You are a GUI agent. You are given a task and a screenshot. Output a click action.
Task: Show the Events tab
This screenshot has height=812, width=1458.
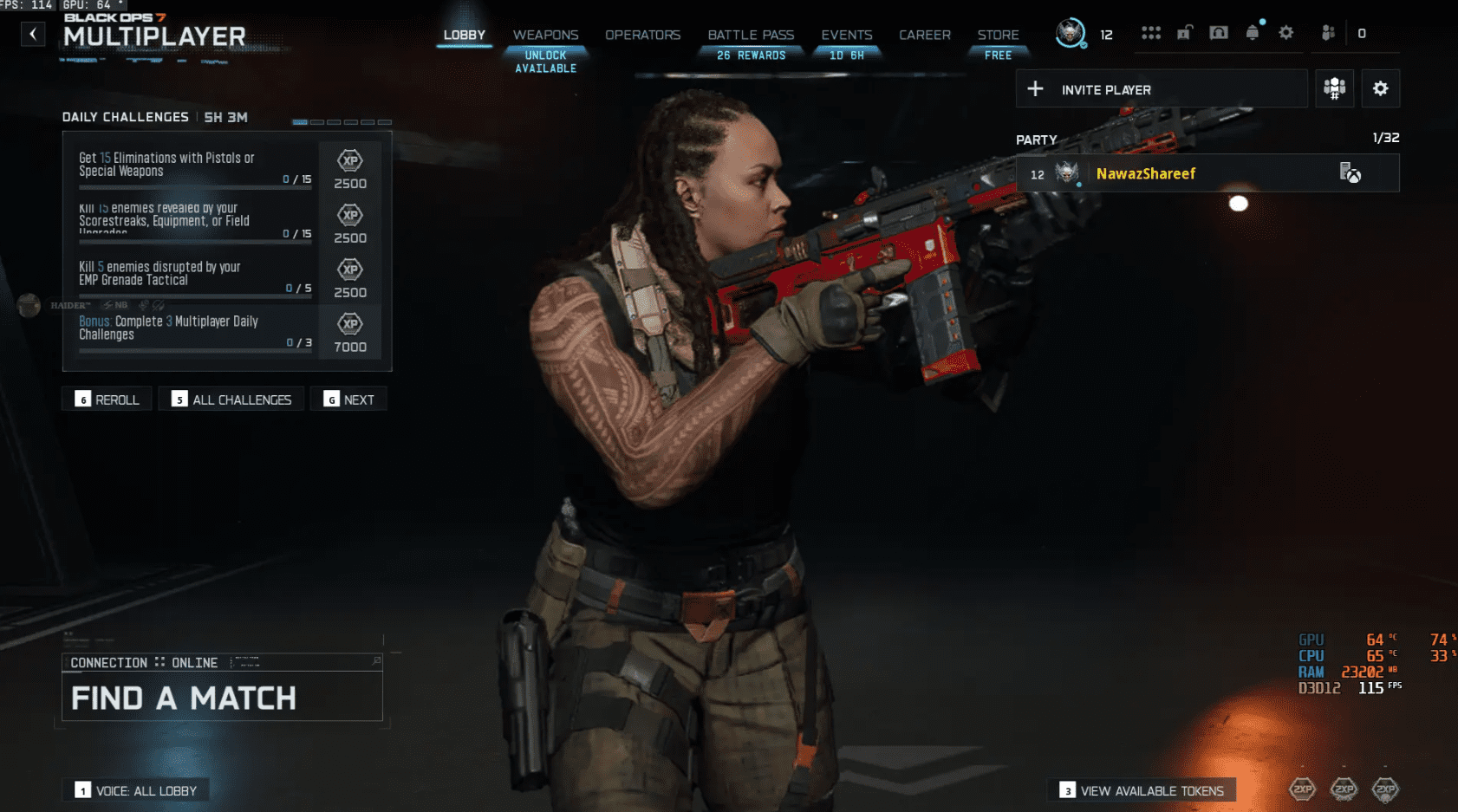coord(846,36)
